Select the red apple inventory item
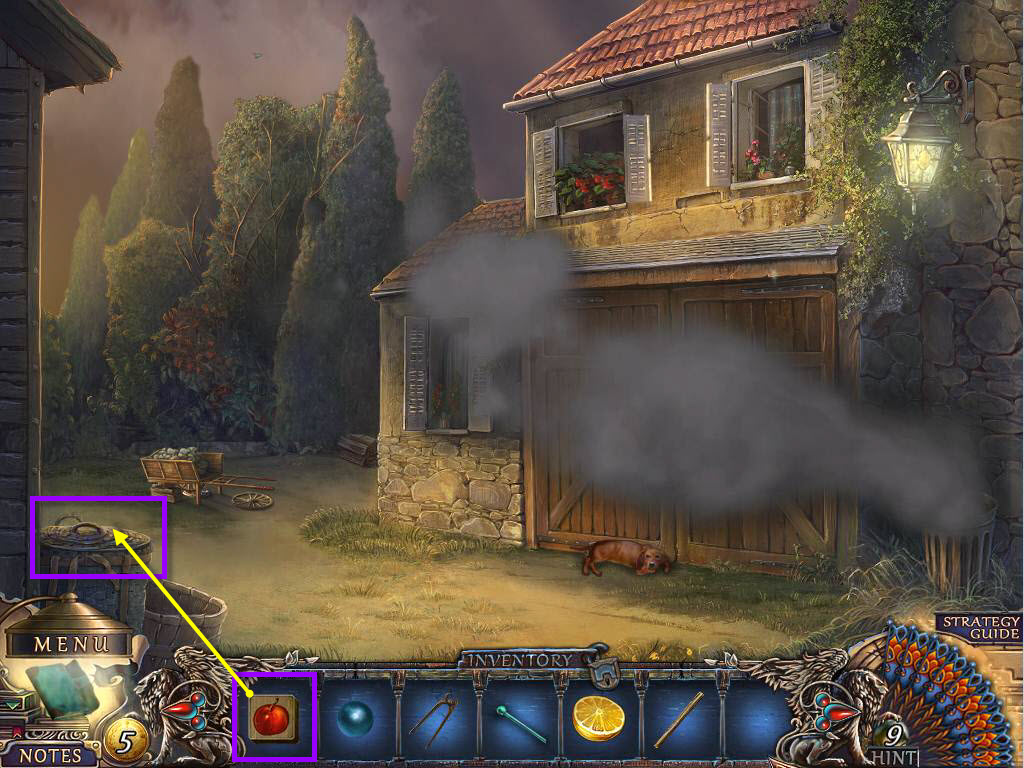Viewport: 1024px width, 768px height. coord(272,717)
